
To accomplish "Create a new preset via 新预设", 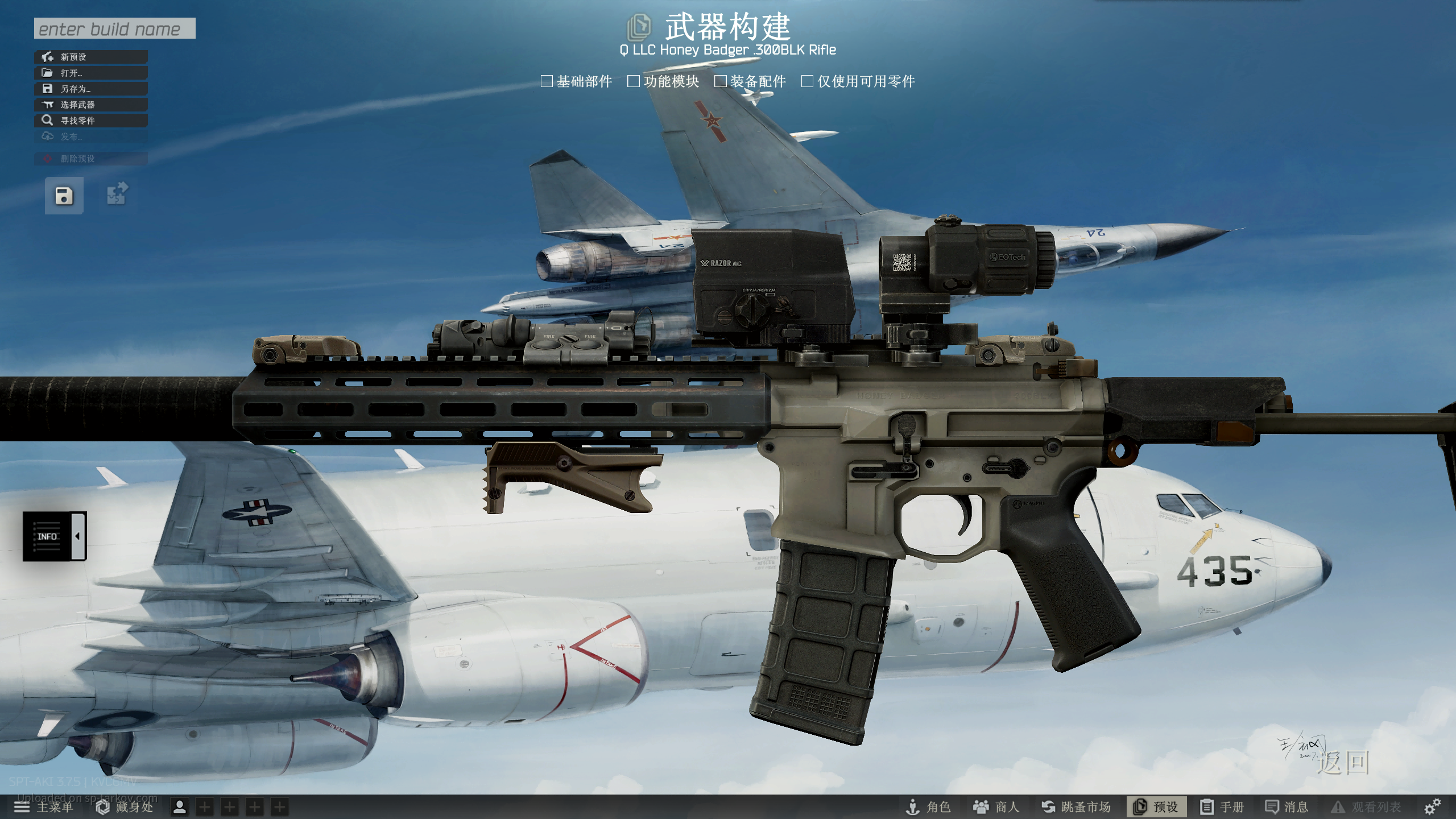I will [x=91, y=57].
